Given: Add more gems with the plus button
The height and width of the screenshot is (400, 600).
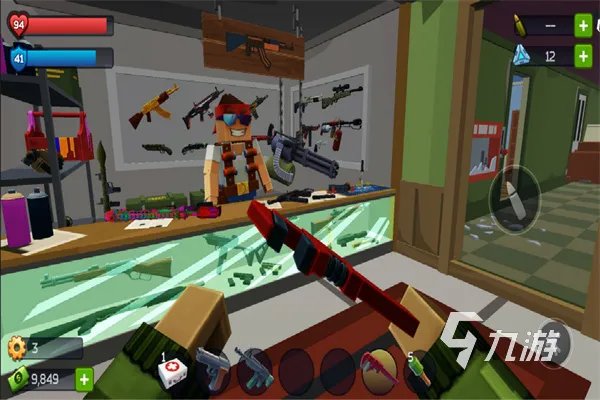Looking at the screenshot, I should pyautogui.click(x=583, y=57).
